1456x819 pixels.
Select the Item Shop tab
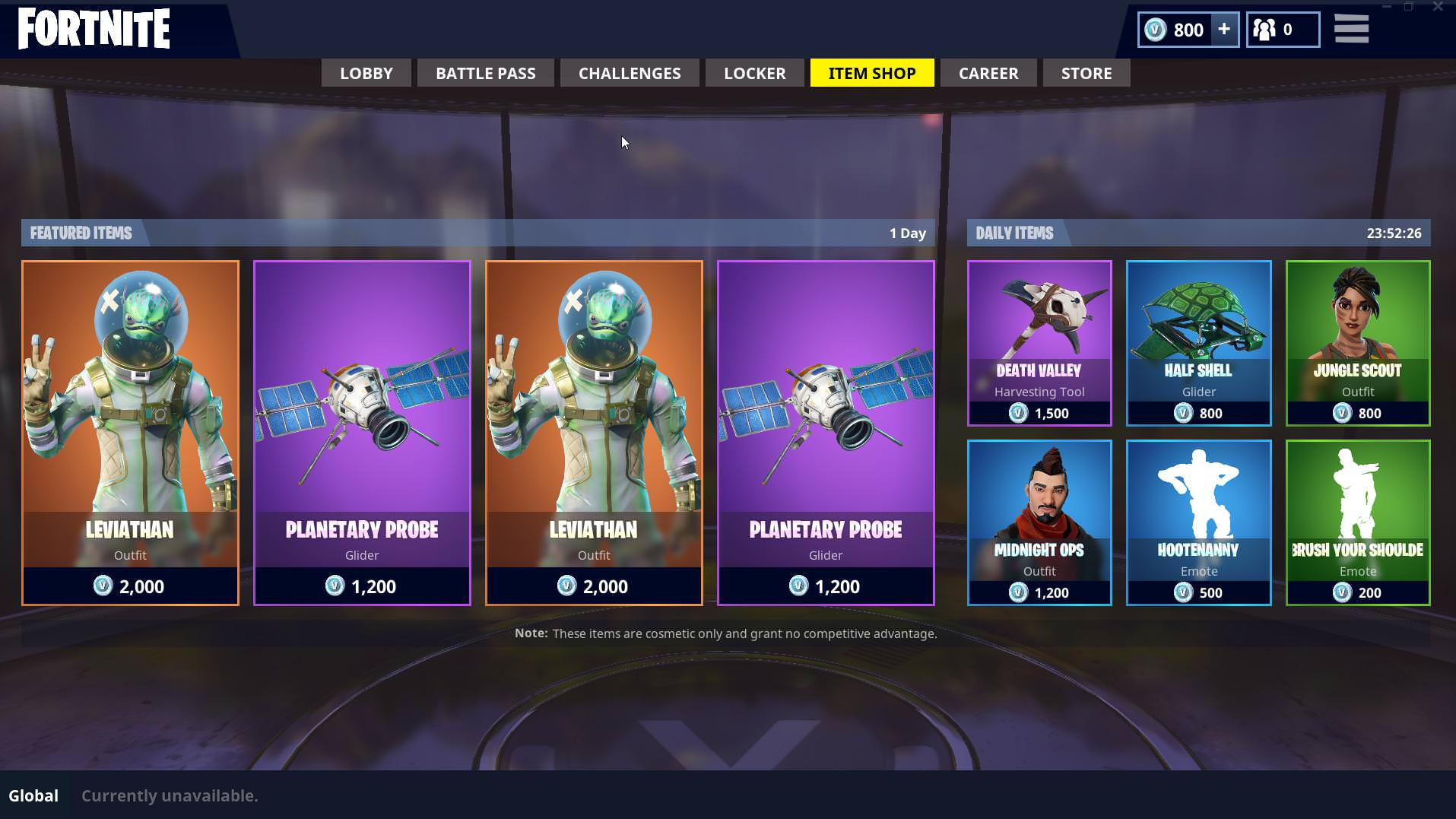point(871,73)
